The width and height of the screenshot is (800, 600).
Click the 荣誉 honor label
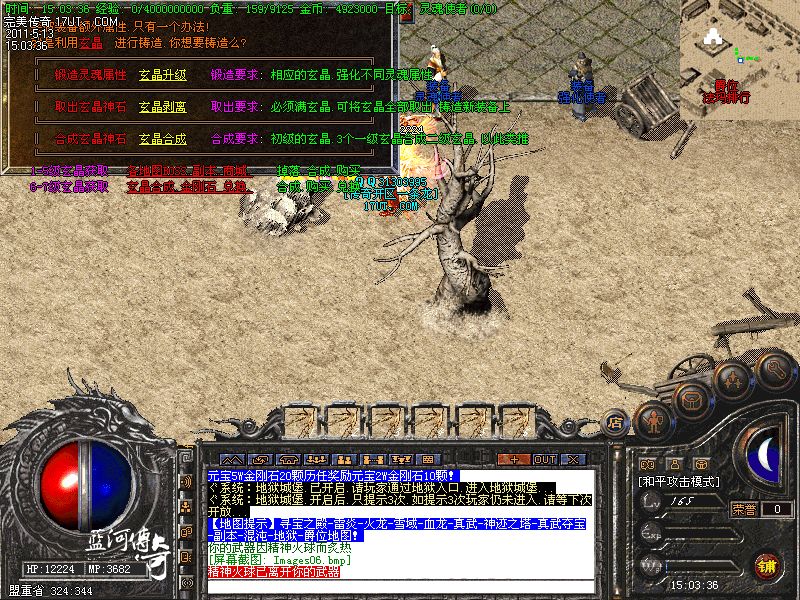pyautogui.click(x=744, y=509)
